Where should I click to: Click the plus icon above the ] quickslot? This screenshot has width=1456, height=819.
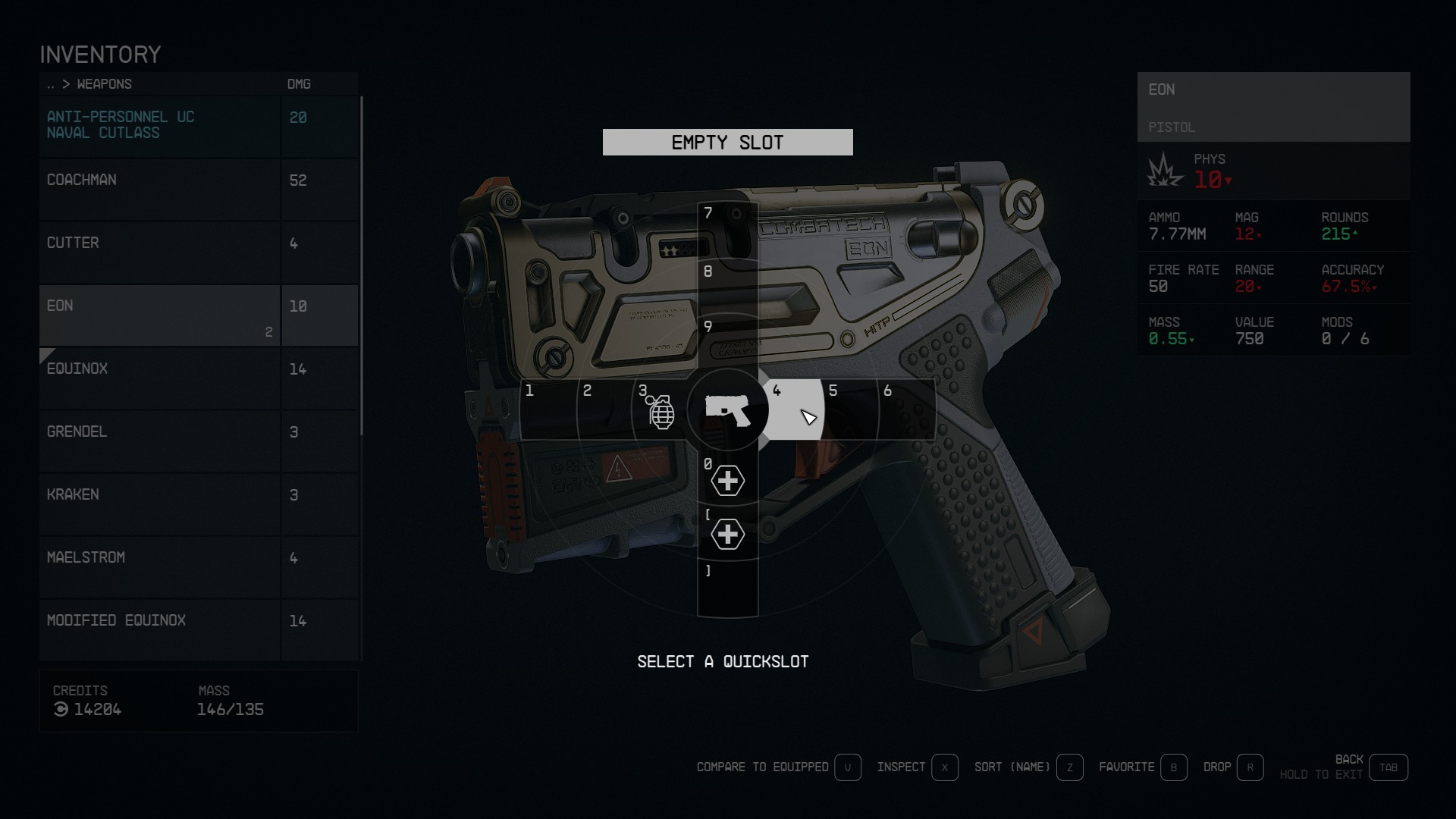click(x=727, y=534)
